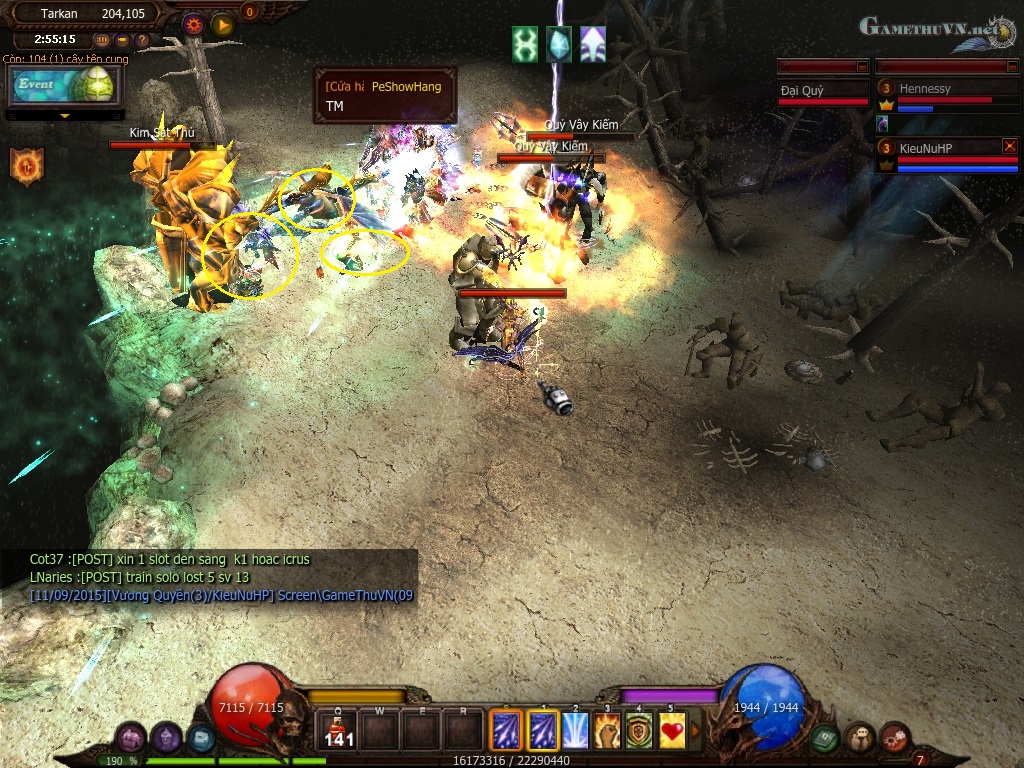Select the health potion slot showing 141
1024x768 pixels.
339,730
